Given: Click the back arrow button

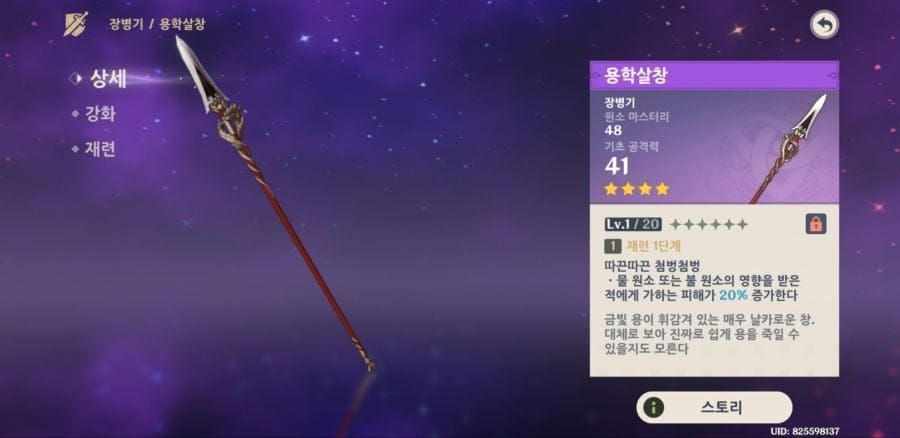Looking at the screenshot, I should 823,25.
